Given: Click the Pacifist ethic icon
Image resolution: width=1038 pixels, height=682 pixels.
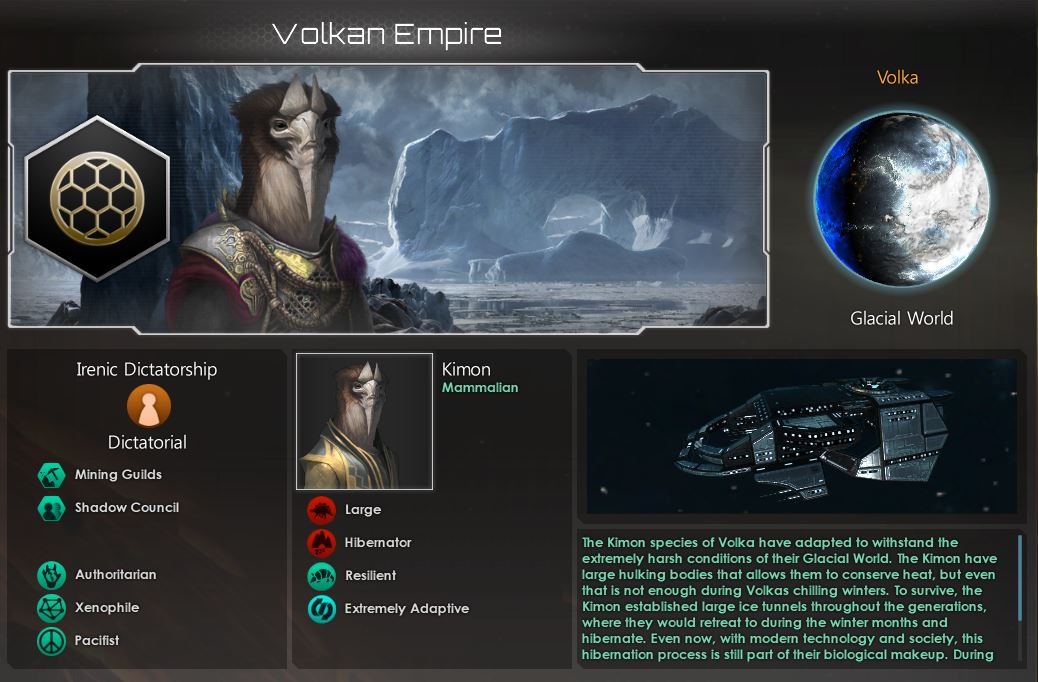Looking at the screenshot, I should click(x=51, y=641).
